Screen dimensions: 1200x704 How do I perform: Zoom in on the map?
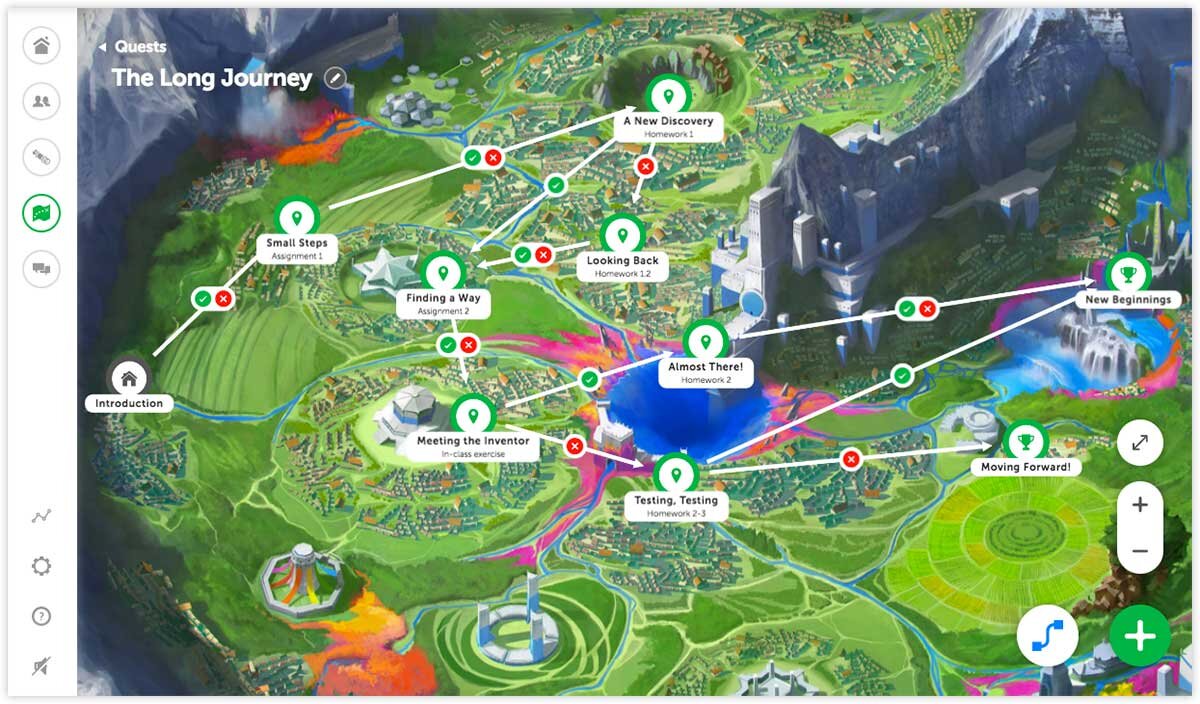[1140, 505]
